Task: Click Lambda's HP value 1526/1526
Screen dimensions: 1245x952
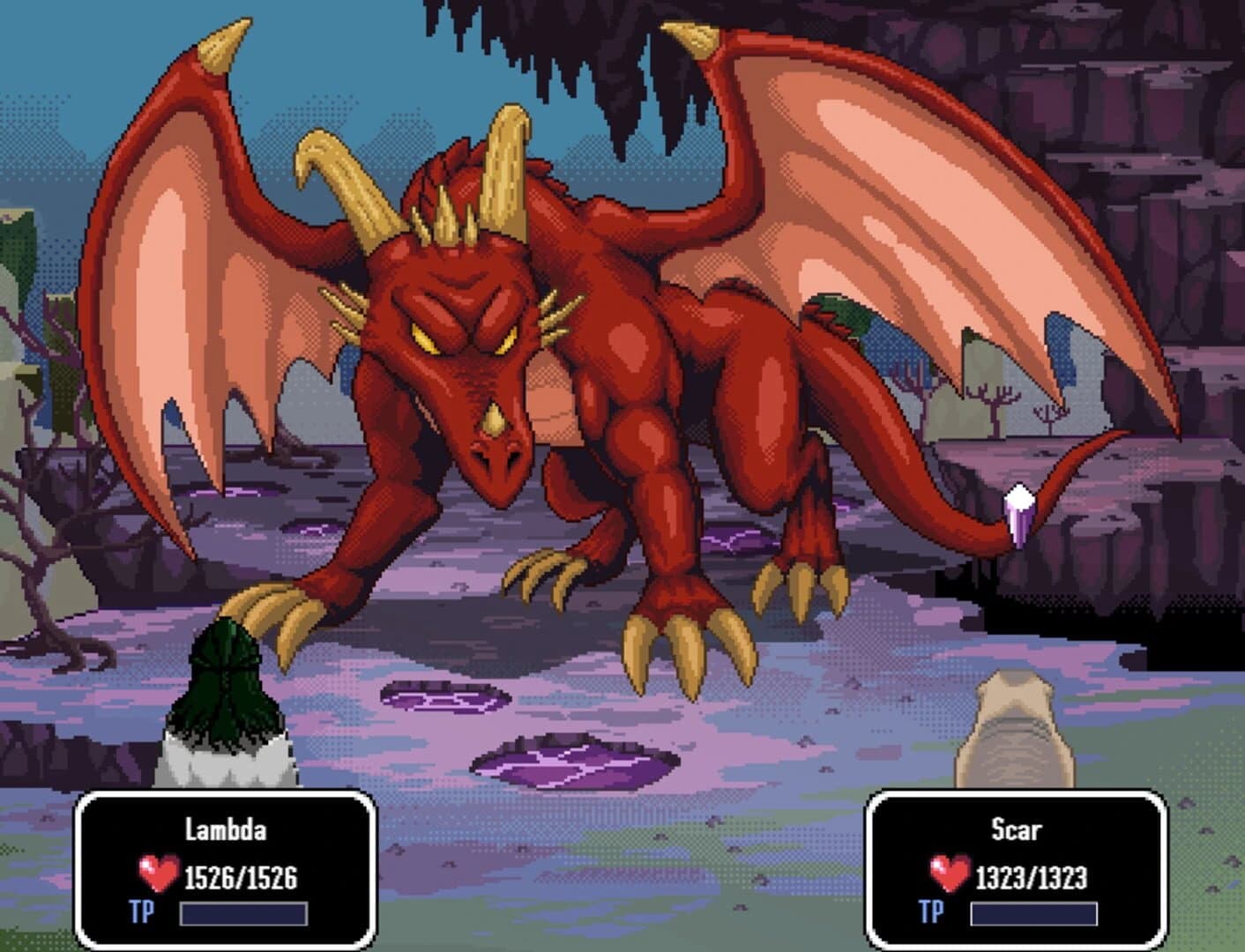Action: pos(242,875)
